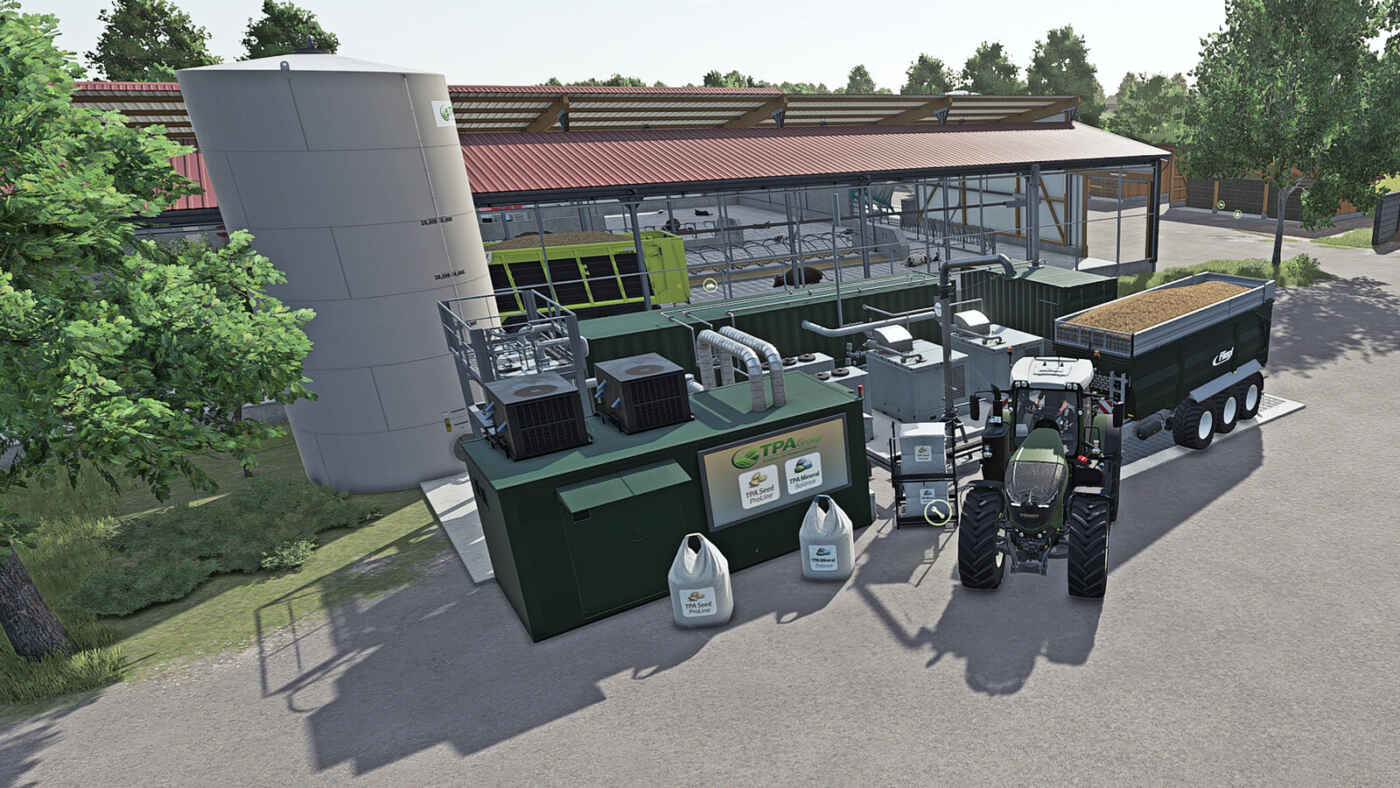Select the wrench marker beside the tractor
1400x788 pixels.
(x=937, y=512)
